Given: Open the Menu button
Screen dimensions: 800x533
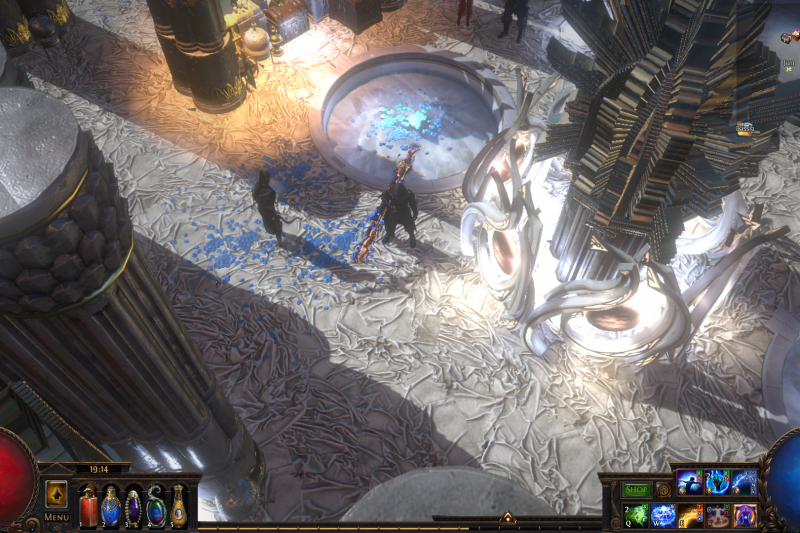Looking at the screenshot, I should pos(56,517).
